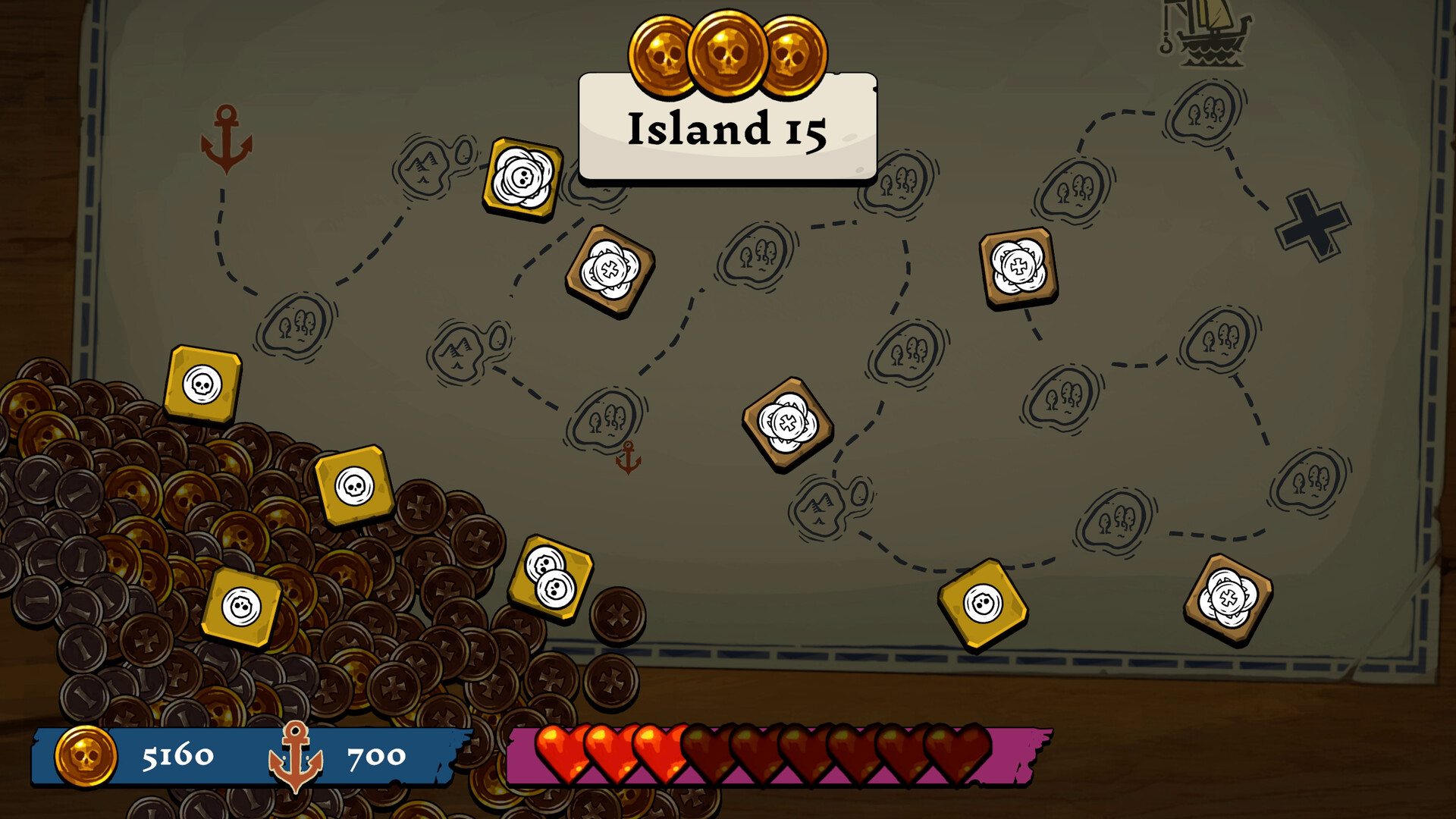Select the skull coin tile near the map's top-left island
The width and height of the screenshot is (1456, 819).
[x=522, y=177]
